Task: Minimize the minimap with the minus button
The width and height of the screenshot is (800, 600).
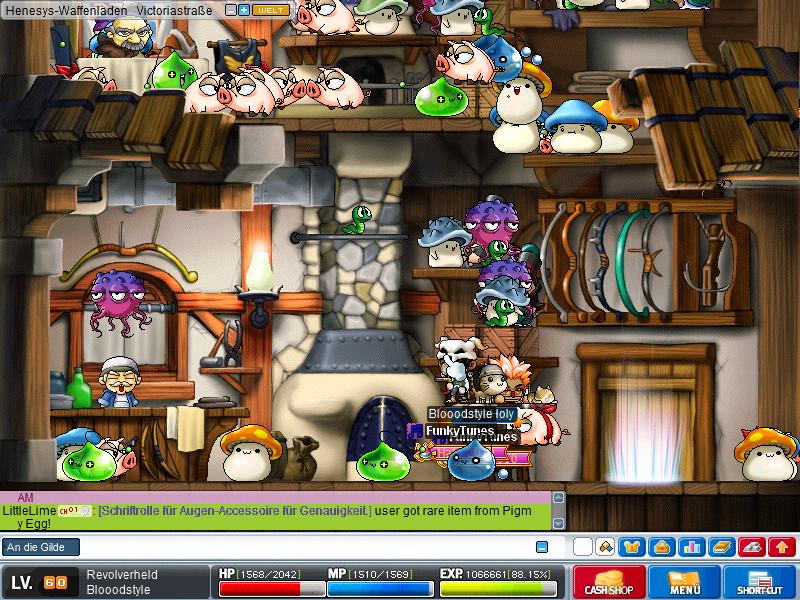Action: (x=231, y=9)
